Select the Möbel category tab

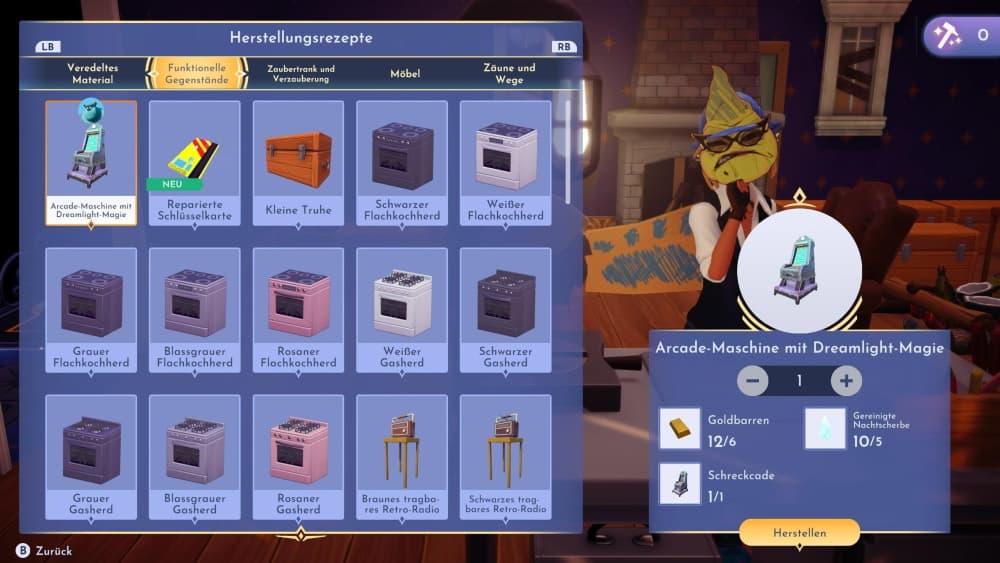point(405,73)
